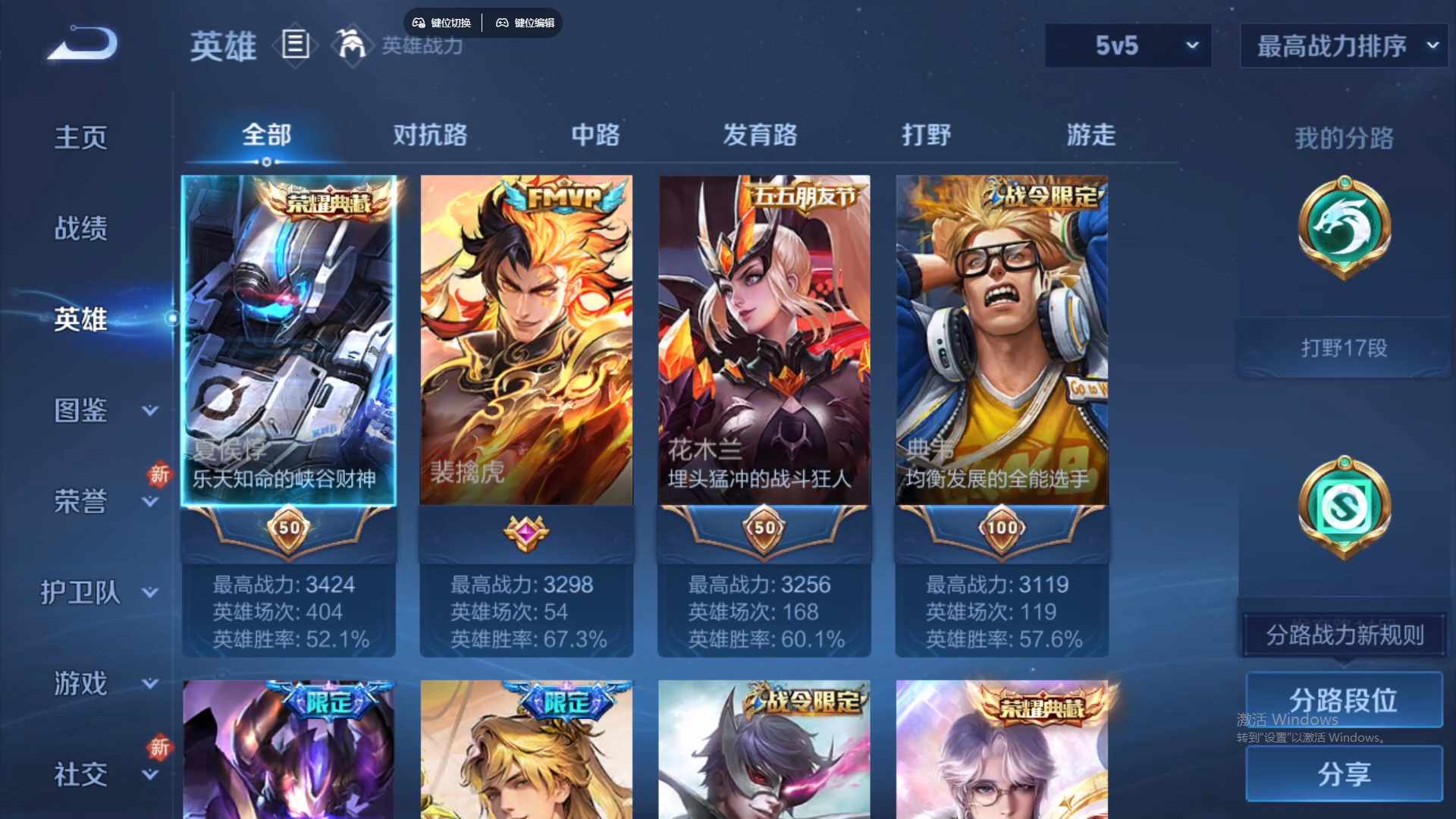This screenshot has height=819, width=1456.
Task: Open the hero list icon beside 英雄 title
Action: click(x=295, y=45)
